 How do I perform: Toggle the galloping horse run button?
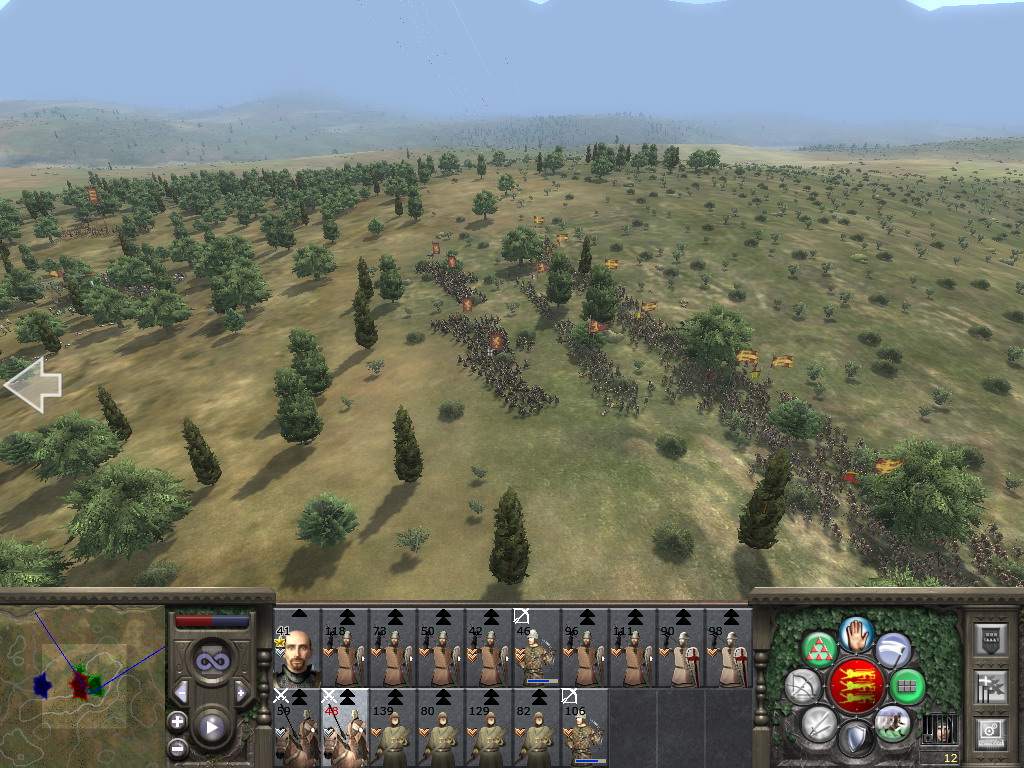[x=892, y=722]
